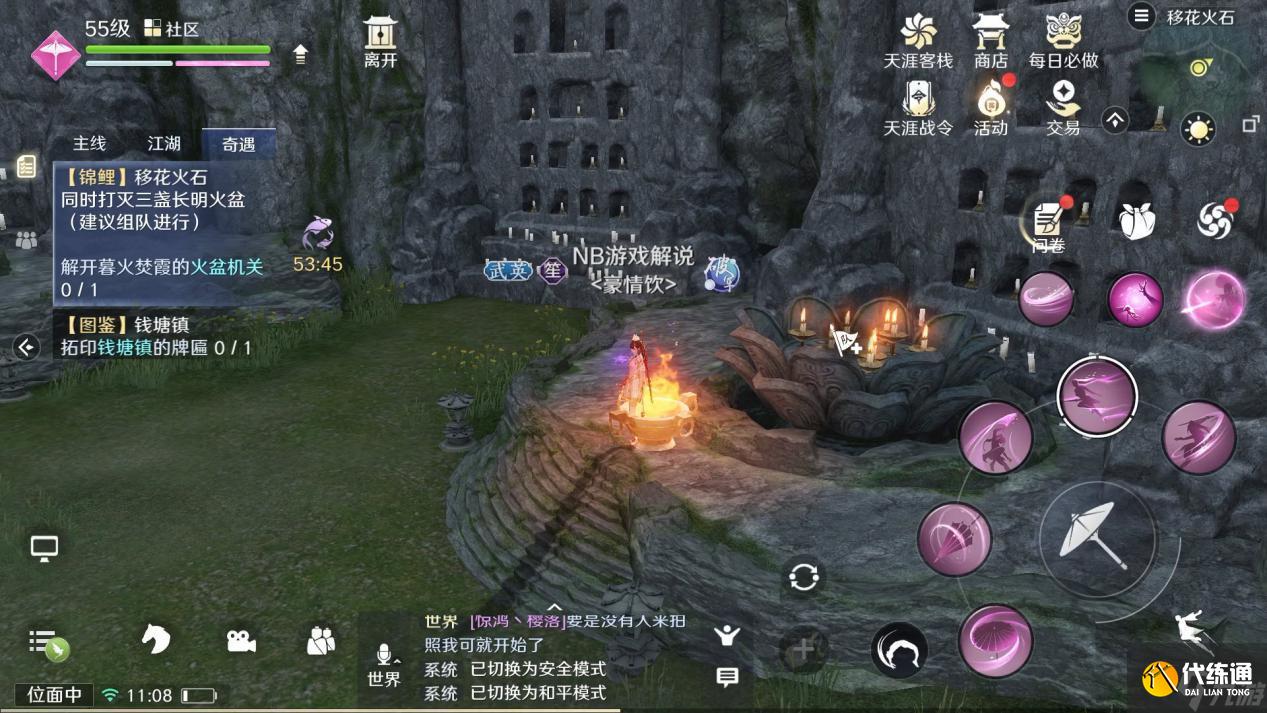Attack with the umbrella basic attack button
This screenshot has width=1267, height=713.
1097,536
